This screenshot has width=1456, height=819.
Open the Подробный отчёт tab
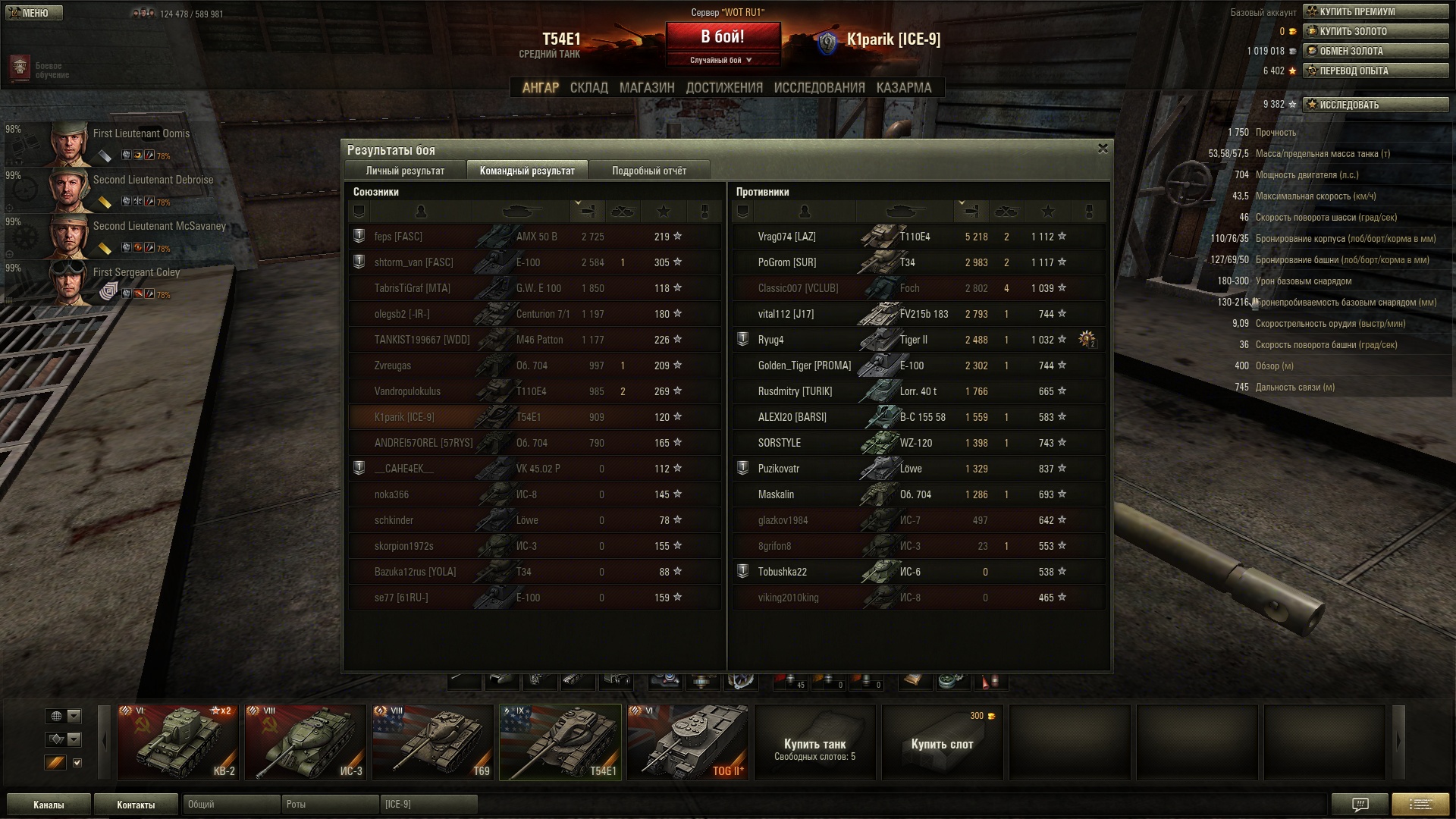click(x=649, y=171)
